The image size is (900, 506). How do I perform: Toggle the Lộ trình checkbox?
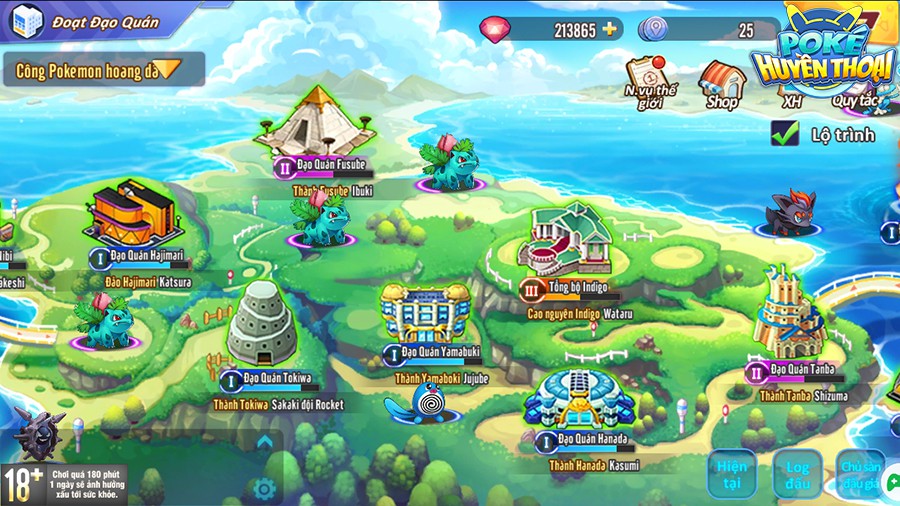(x=785, y=133)
